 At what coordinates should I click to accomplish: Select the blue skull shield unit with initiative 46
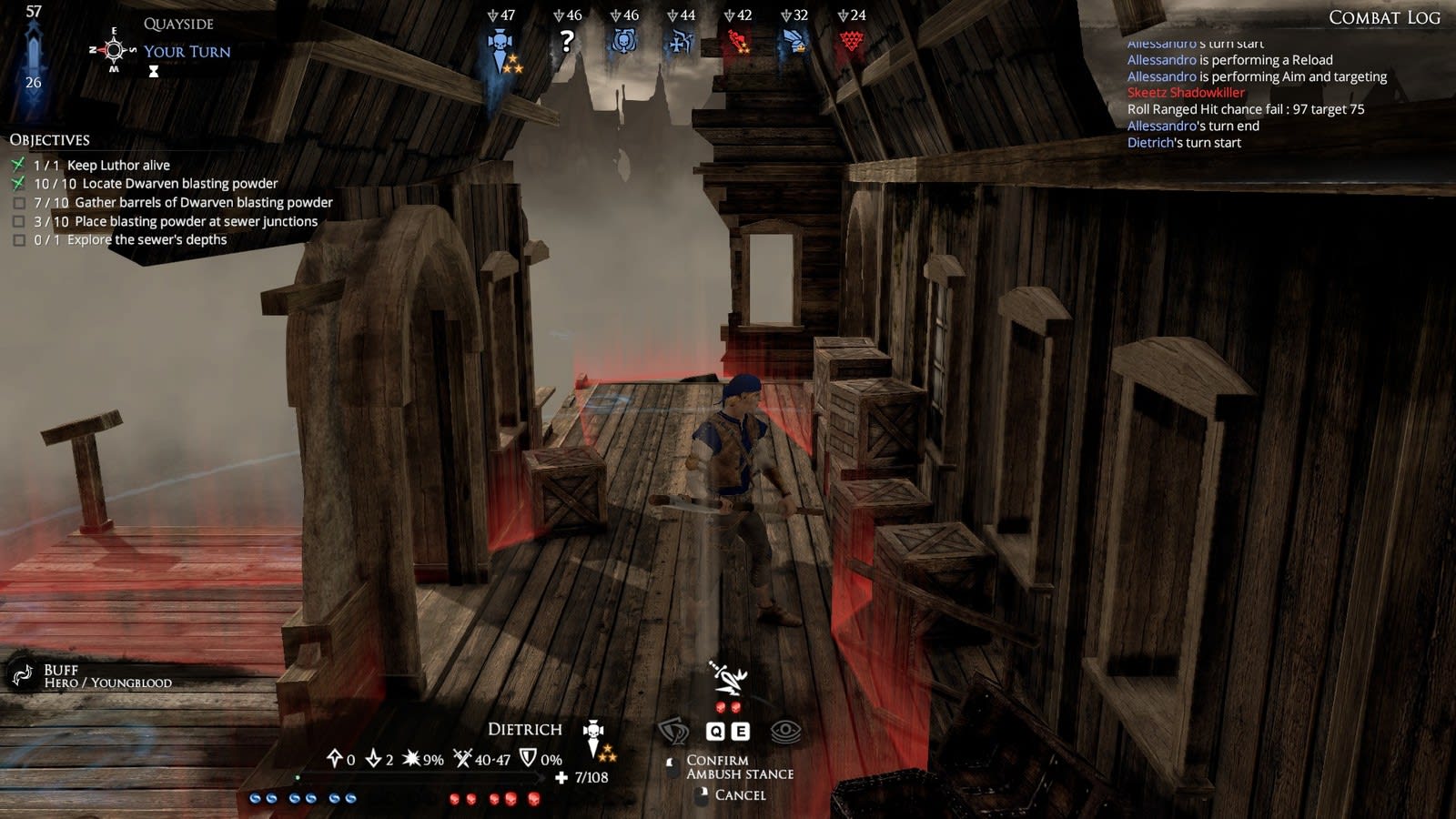[x=624, y=42]
